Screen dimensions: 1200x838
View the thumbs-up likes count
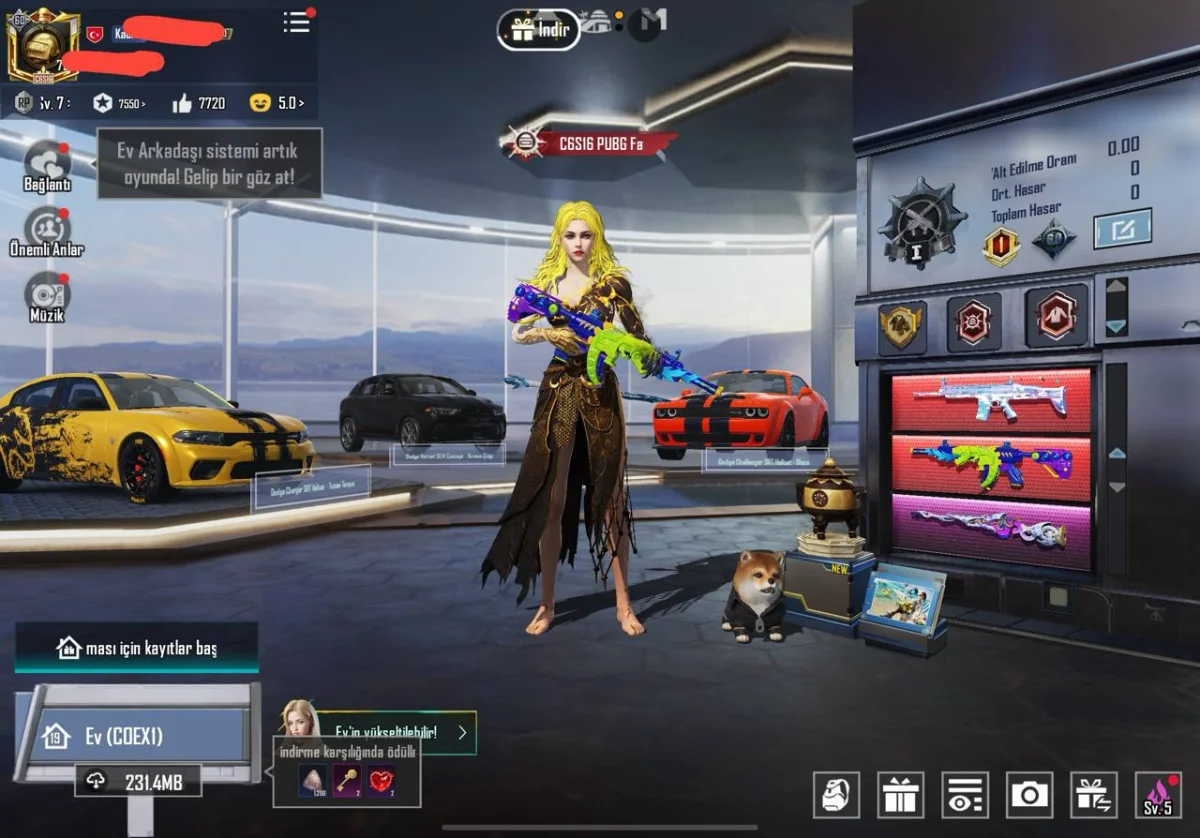click(x=199, y=103)
